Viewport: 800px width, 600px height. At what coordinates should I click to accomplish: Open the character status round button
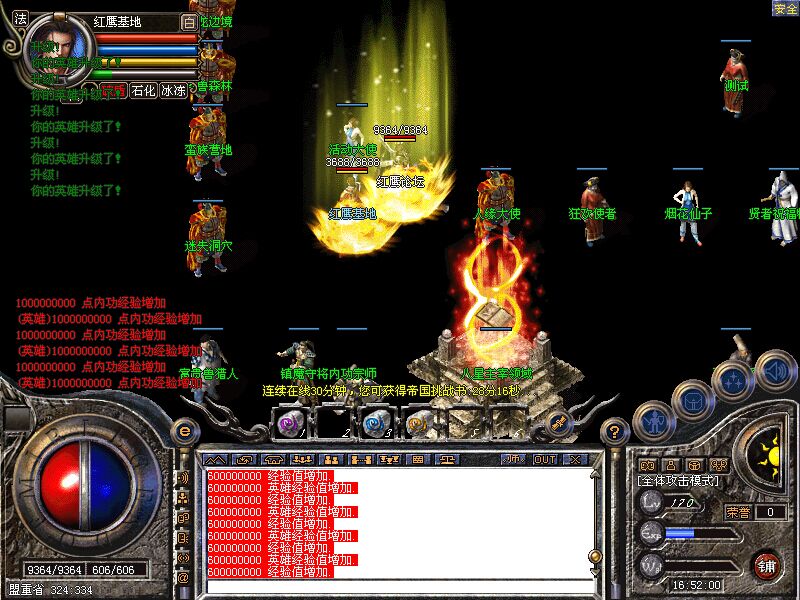click(654, 419)
